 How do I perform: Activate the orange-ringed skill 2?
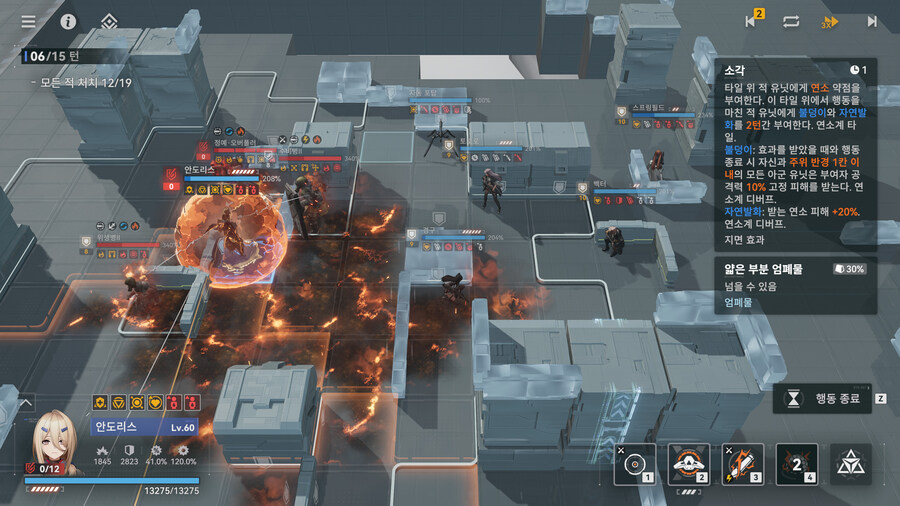tap(688, 463)
